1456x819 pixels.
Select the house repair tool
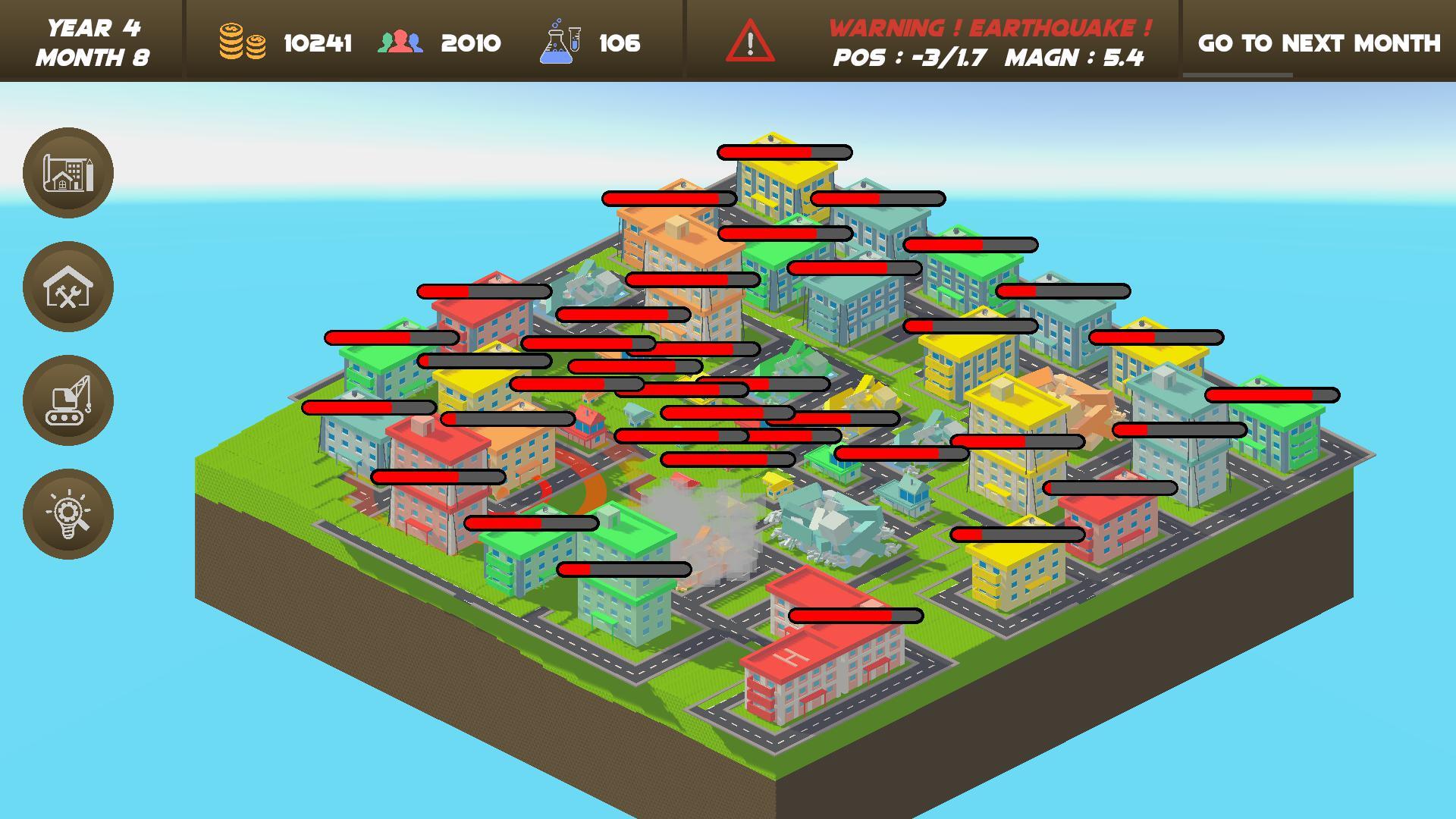67,288
